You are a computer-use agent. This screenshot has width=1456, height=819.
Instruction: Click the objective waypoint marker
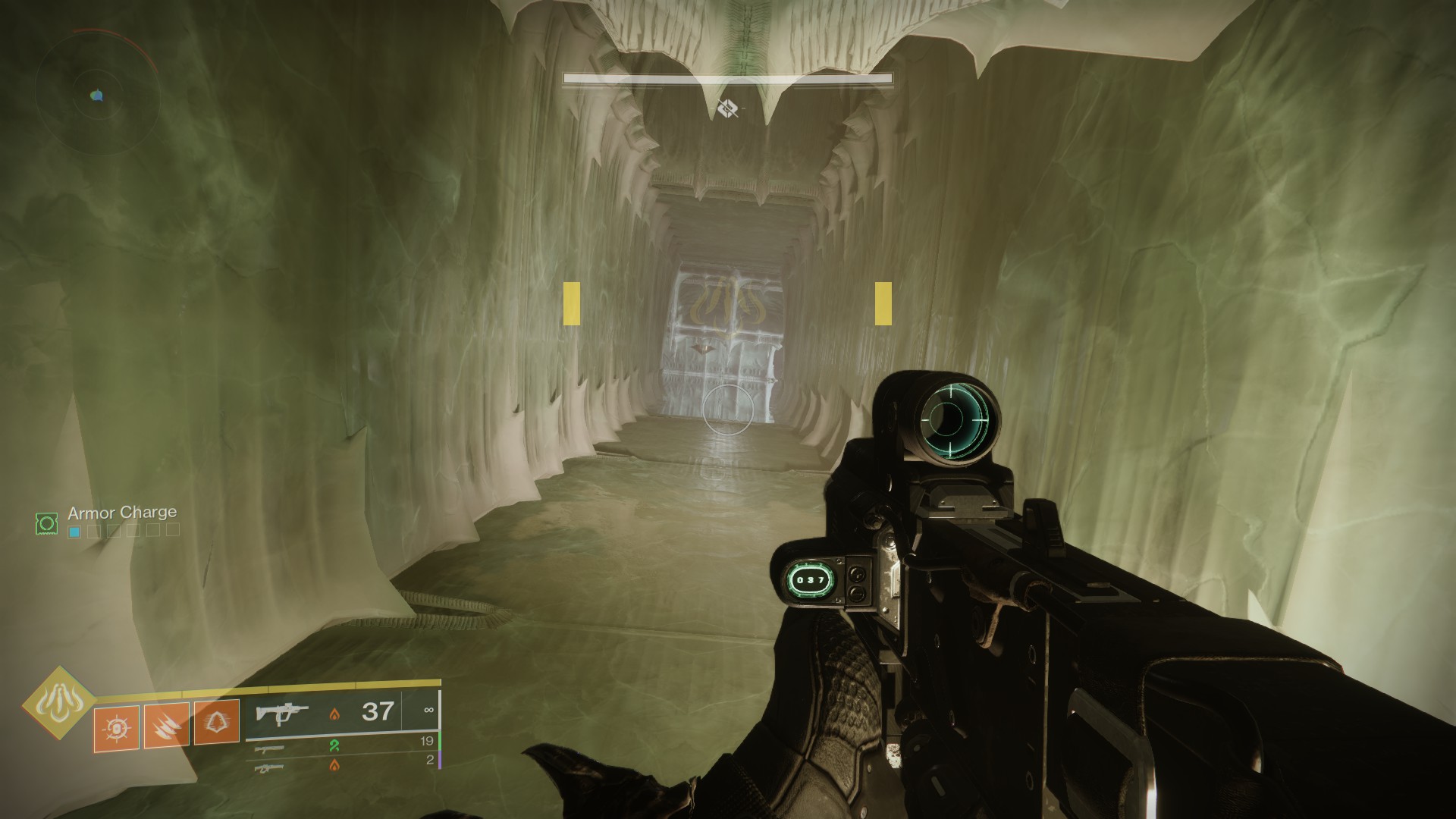pos(727,108)
